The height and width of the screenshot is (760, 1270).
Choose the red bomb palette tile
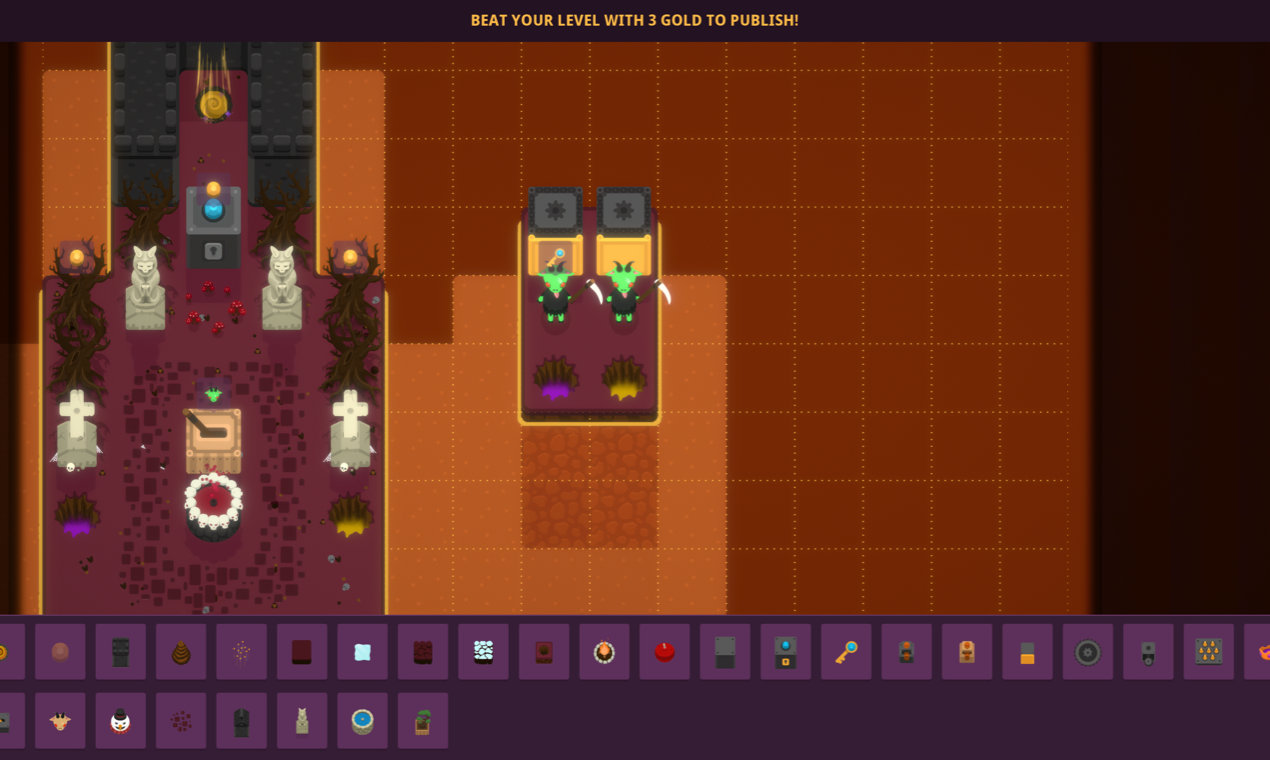pyautogui.click(x=665, y=652)
